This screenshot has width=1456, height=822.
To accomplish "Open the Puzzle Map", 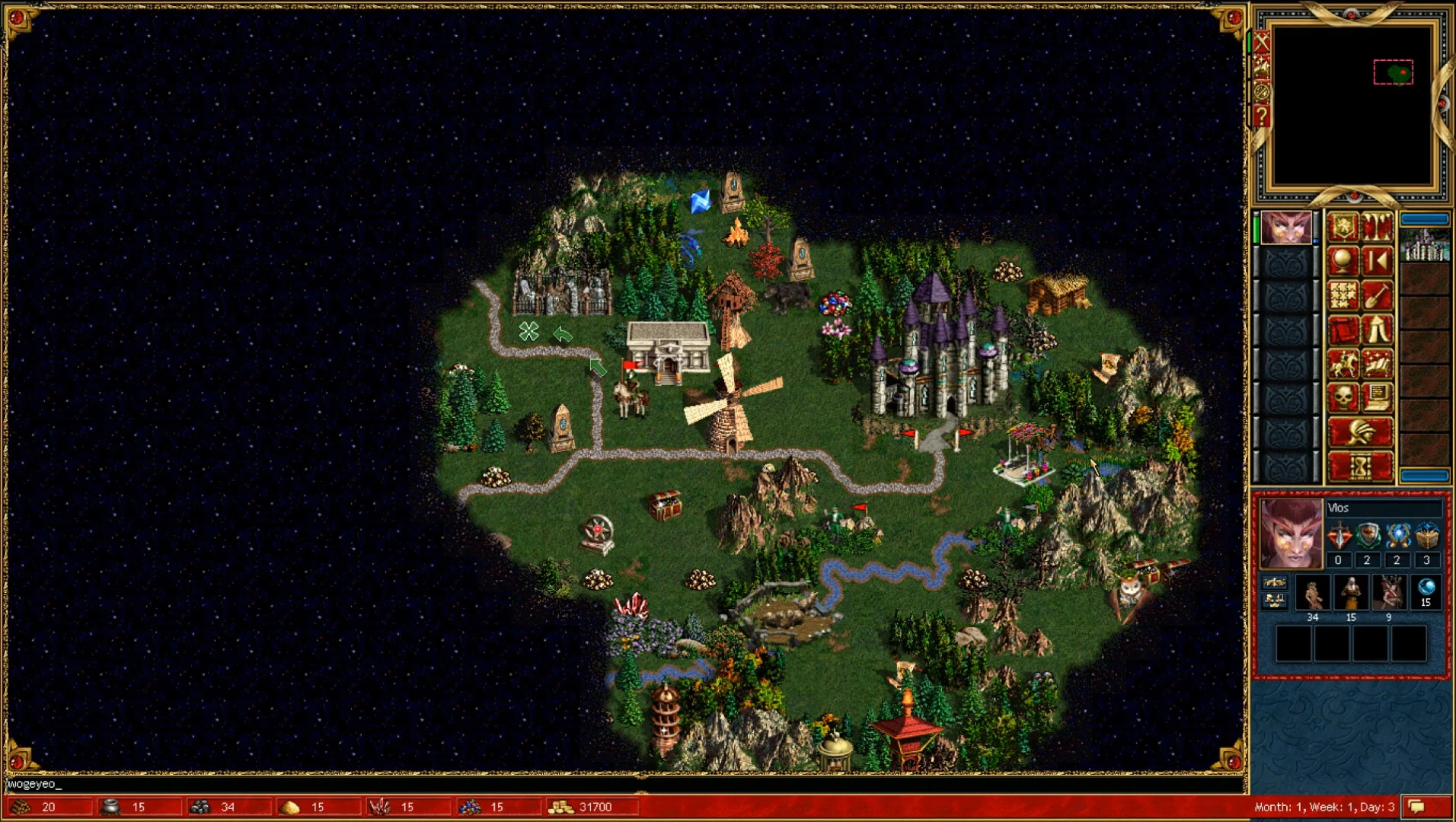I will [x=1342, y=294].
